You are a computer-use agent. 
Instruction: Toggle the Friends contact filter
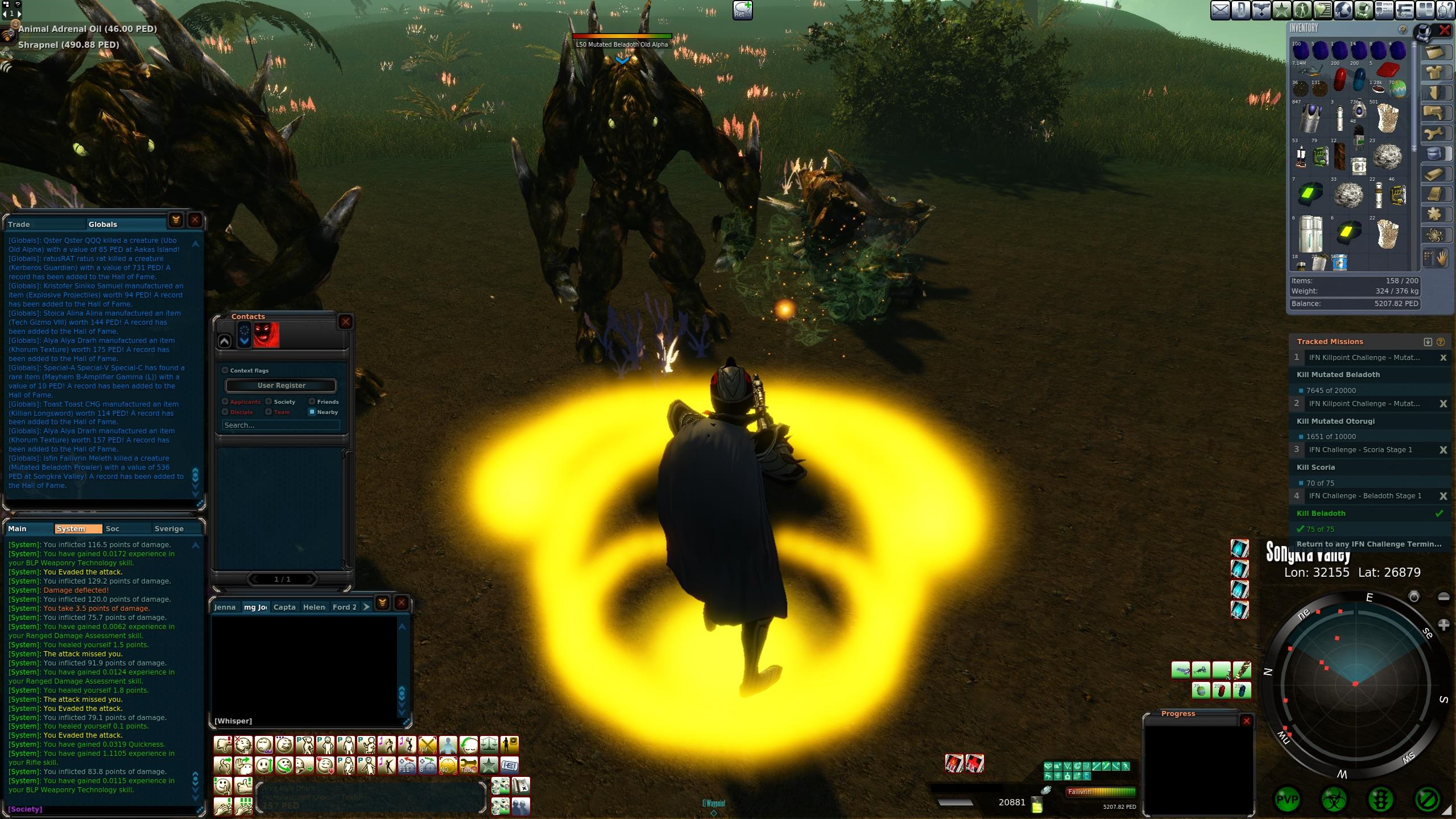click(312, 402)
